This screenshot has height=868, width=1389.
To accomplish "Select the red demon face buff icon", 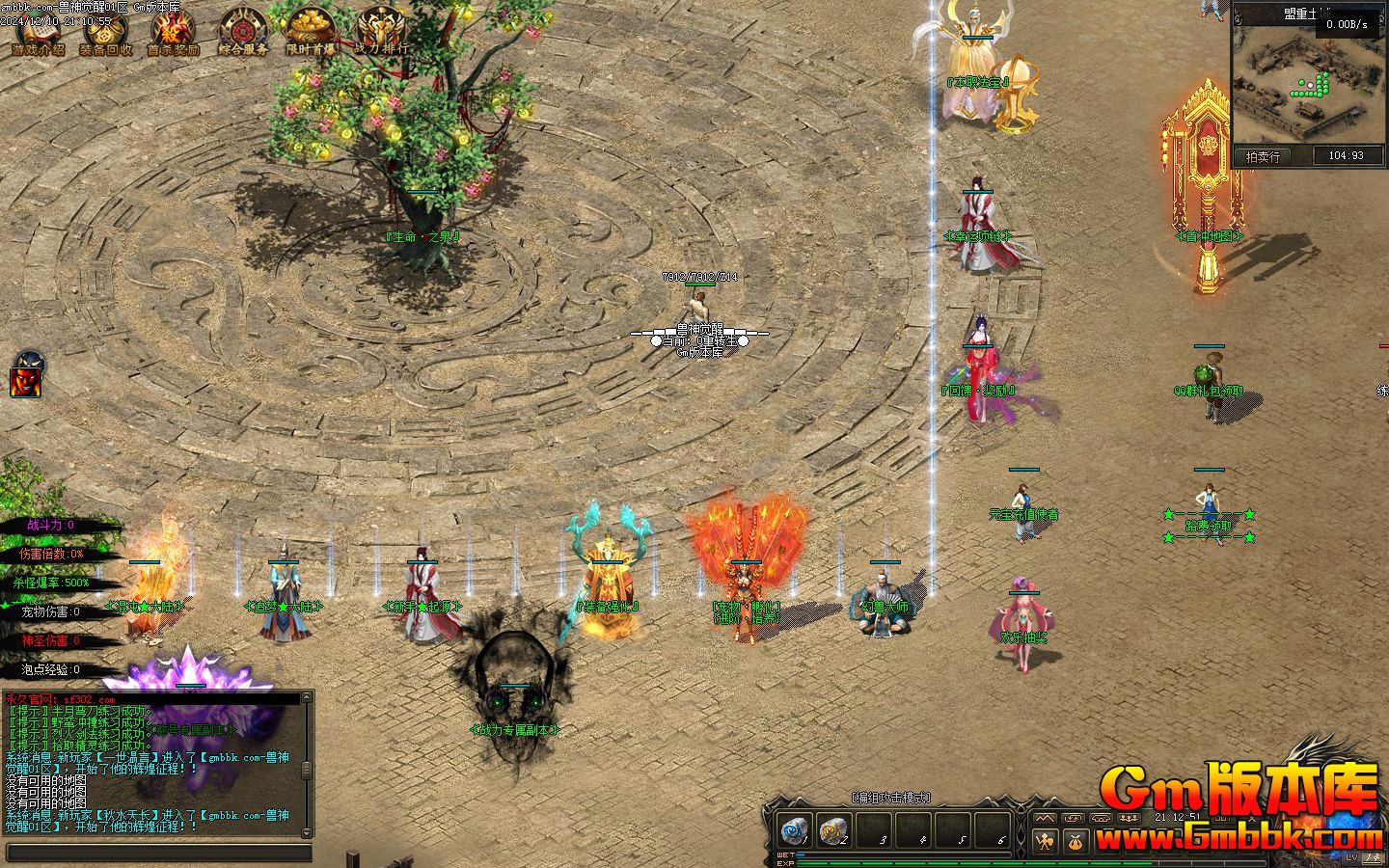I will click(x=28, y=375).
